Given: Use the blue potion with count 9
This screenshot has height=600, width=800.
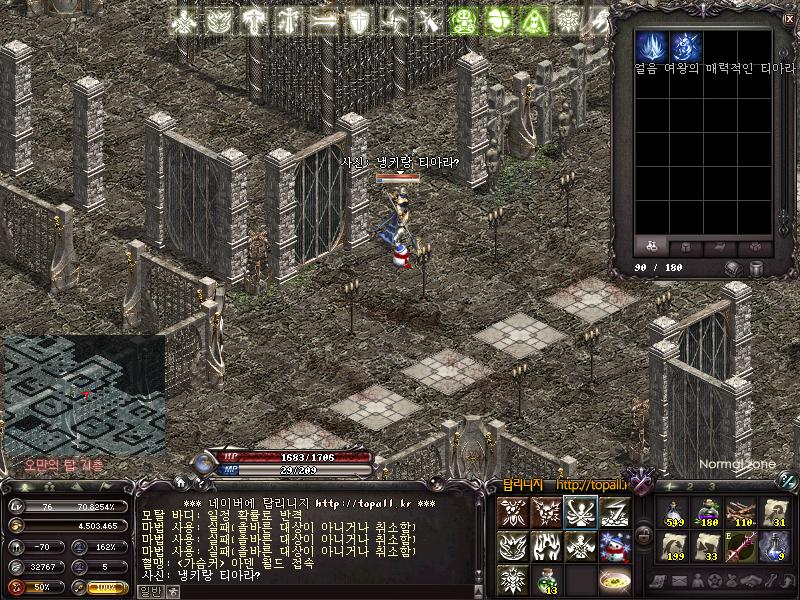Looking at the screenshot, I should click(x=775, y=547).
